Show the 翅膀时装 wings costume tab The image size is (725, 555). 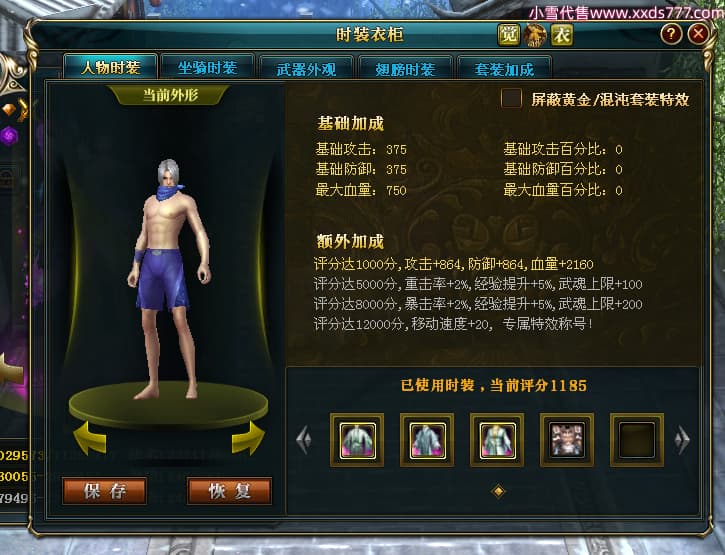(x=404, y=69)
